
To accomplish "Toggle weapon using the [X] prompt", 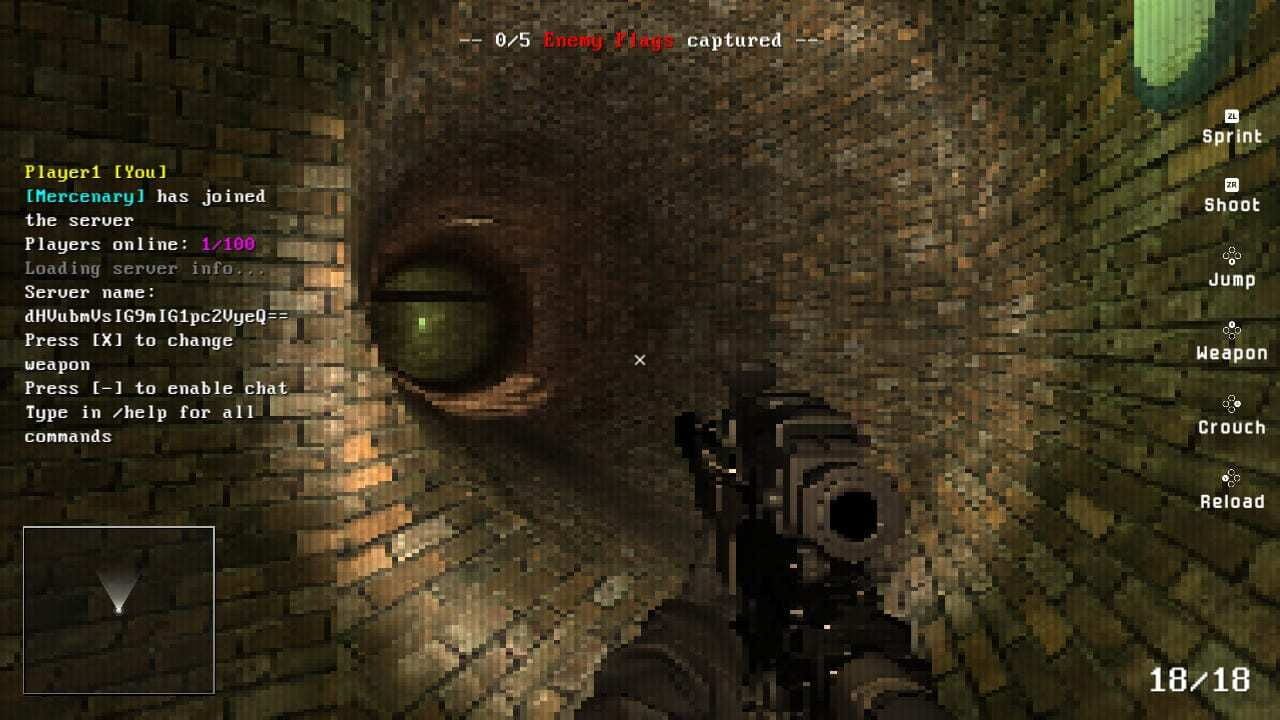I will (128, 340).
